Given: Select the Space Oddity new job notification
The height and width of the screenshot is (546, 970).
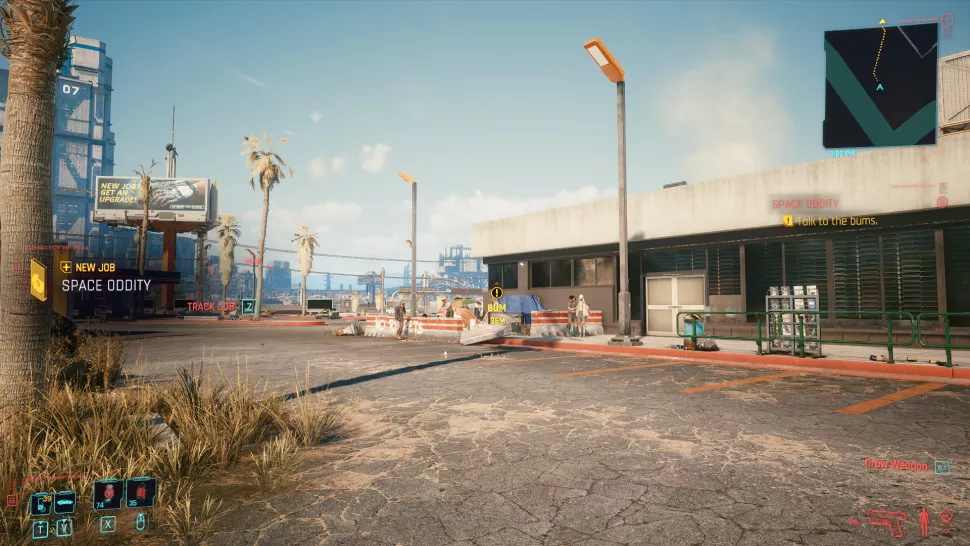Looking at the screenshot, I should 106,284.
